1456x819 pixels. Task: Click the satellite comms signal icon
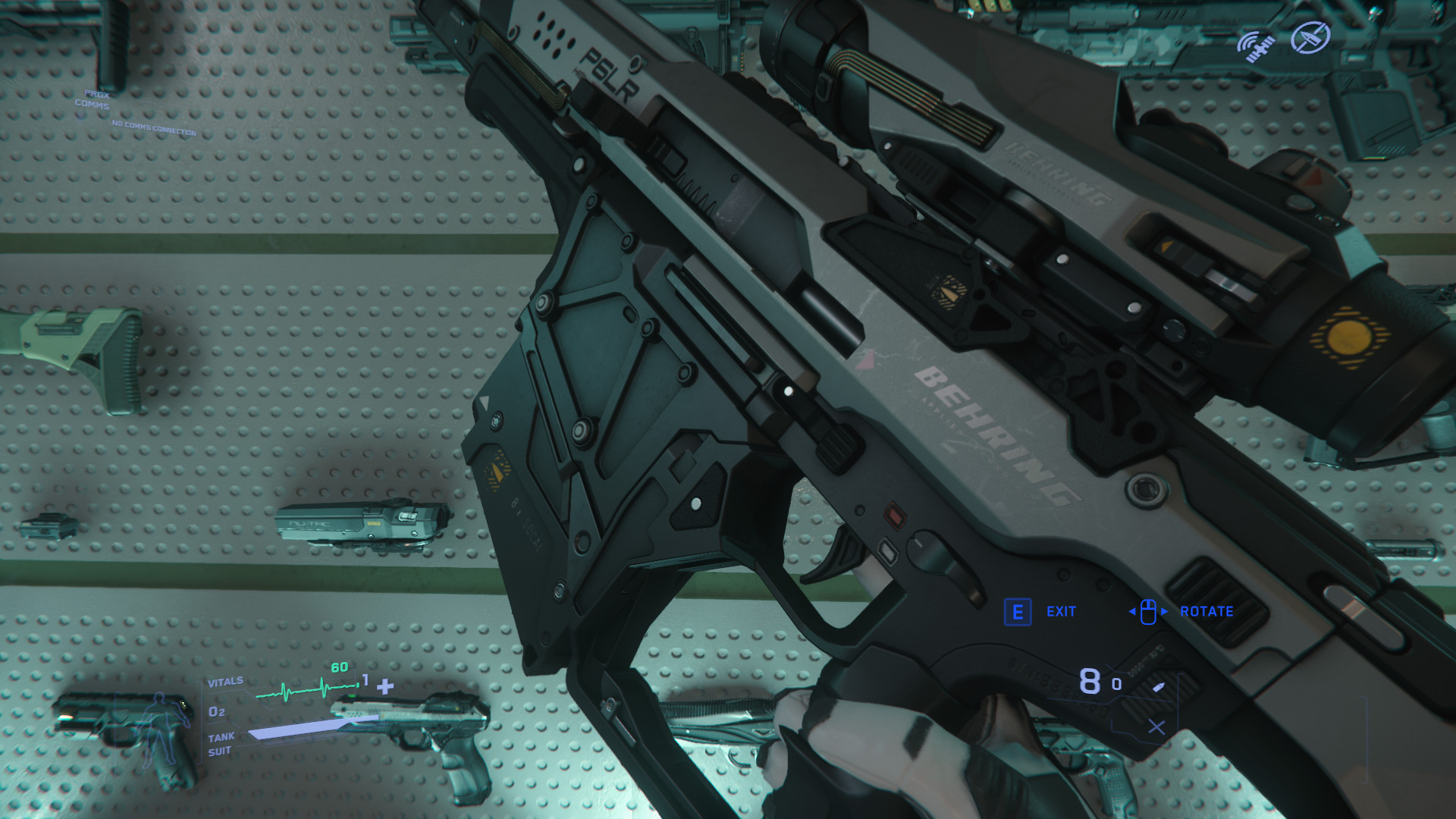(x=1256, y=45)
